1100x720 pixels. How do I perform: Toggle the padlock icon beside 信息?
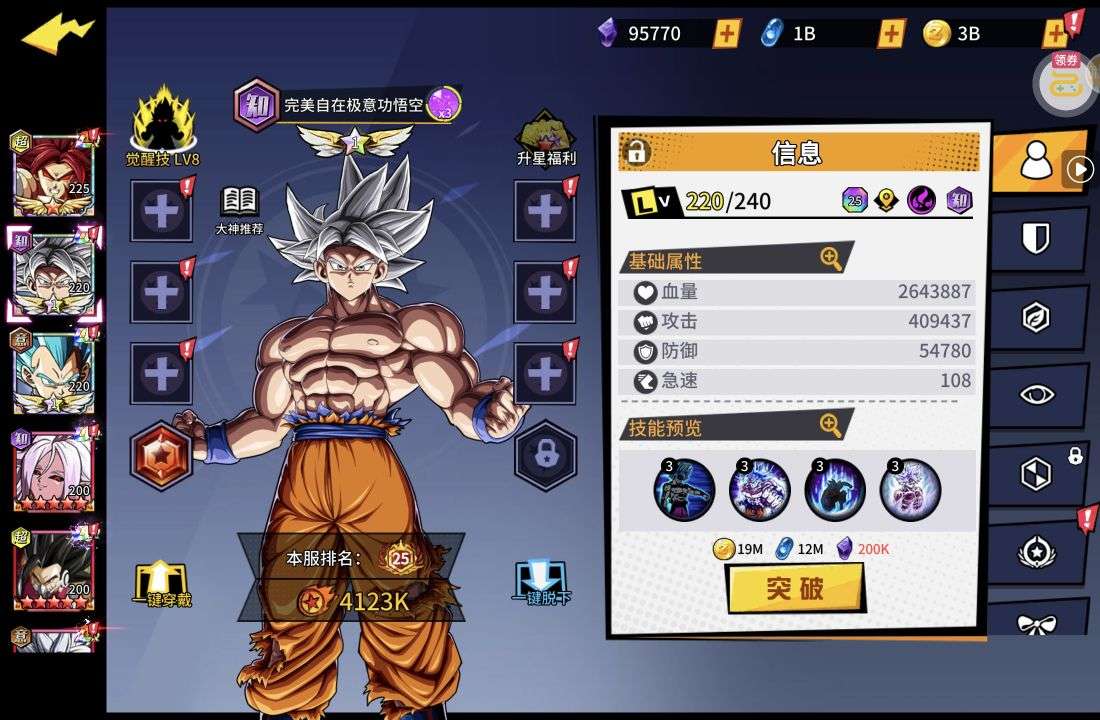pyautogui.click(x=636, y=152)
